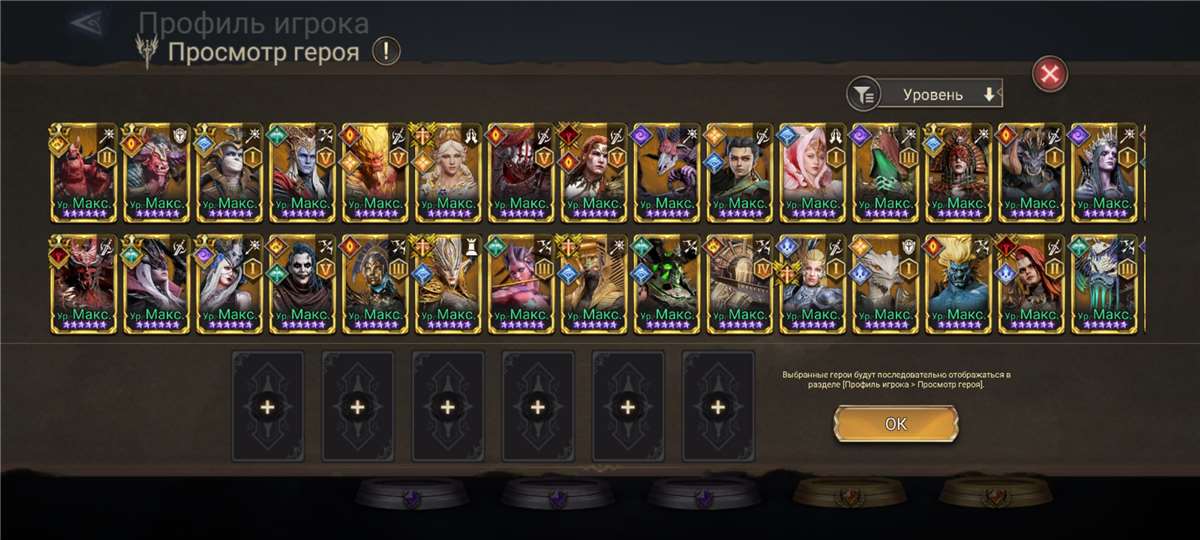Pick the pink-hooded woman hero card
Viewport: 1200px width, 540px height.
click(813, 172)
